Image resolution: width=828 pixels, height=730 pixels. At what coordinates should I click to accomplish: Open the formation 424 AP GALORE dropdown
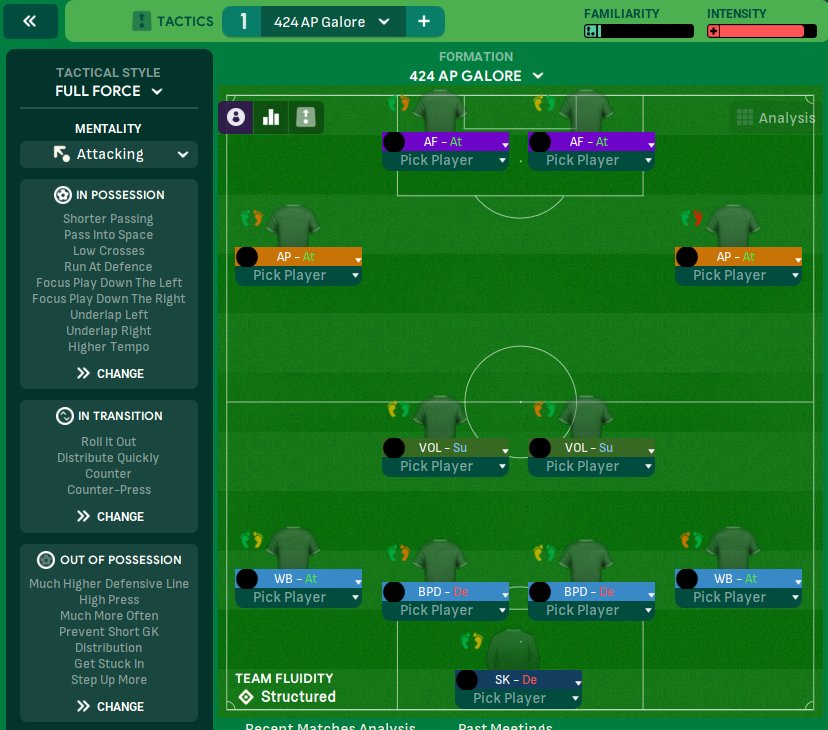pos(476,76)
